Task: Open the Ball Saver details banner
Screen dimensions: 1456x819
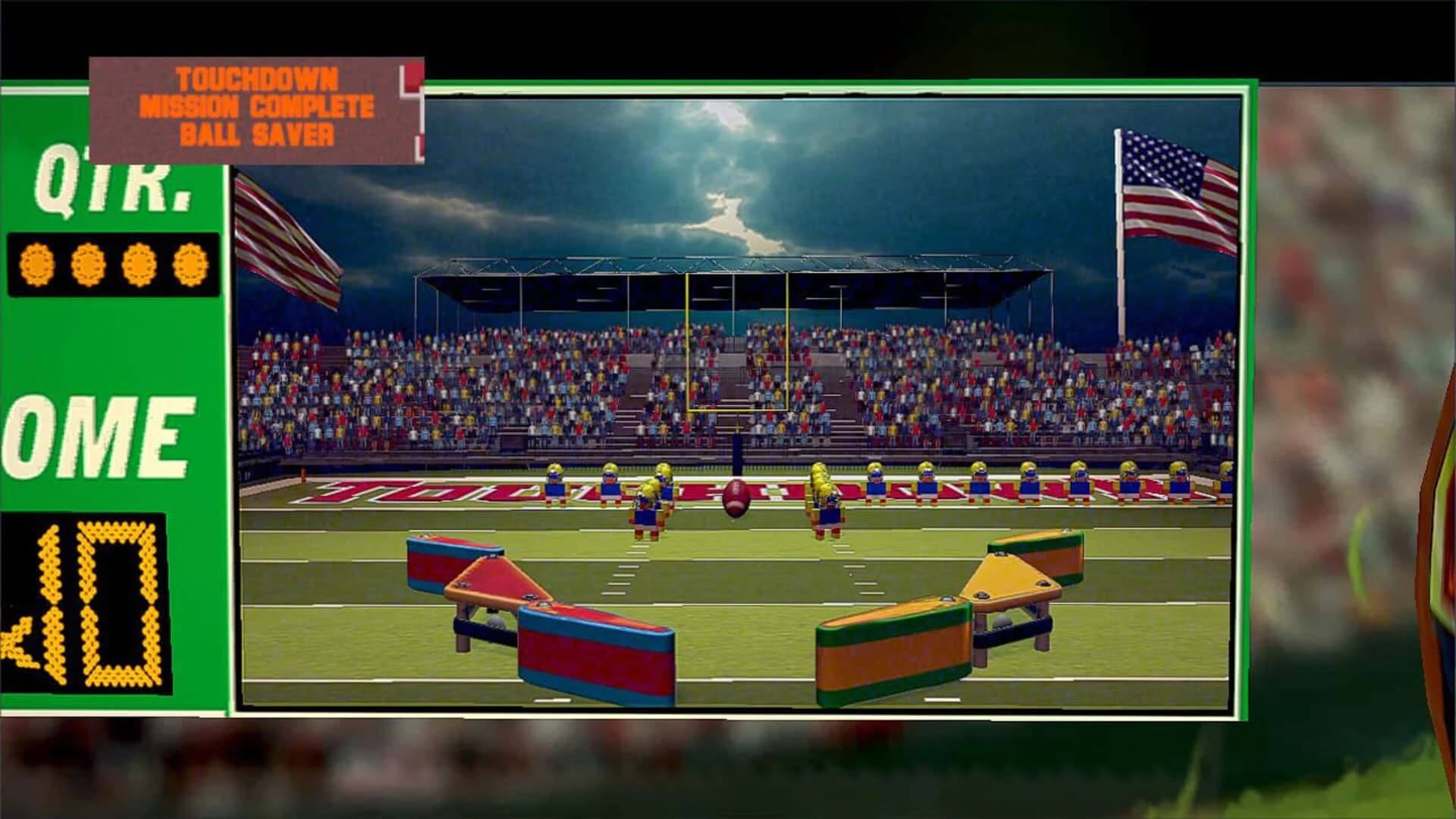Action: point(258,133)
